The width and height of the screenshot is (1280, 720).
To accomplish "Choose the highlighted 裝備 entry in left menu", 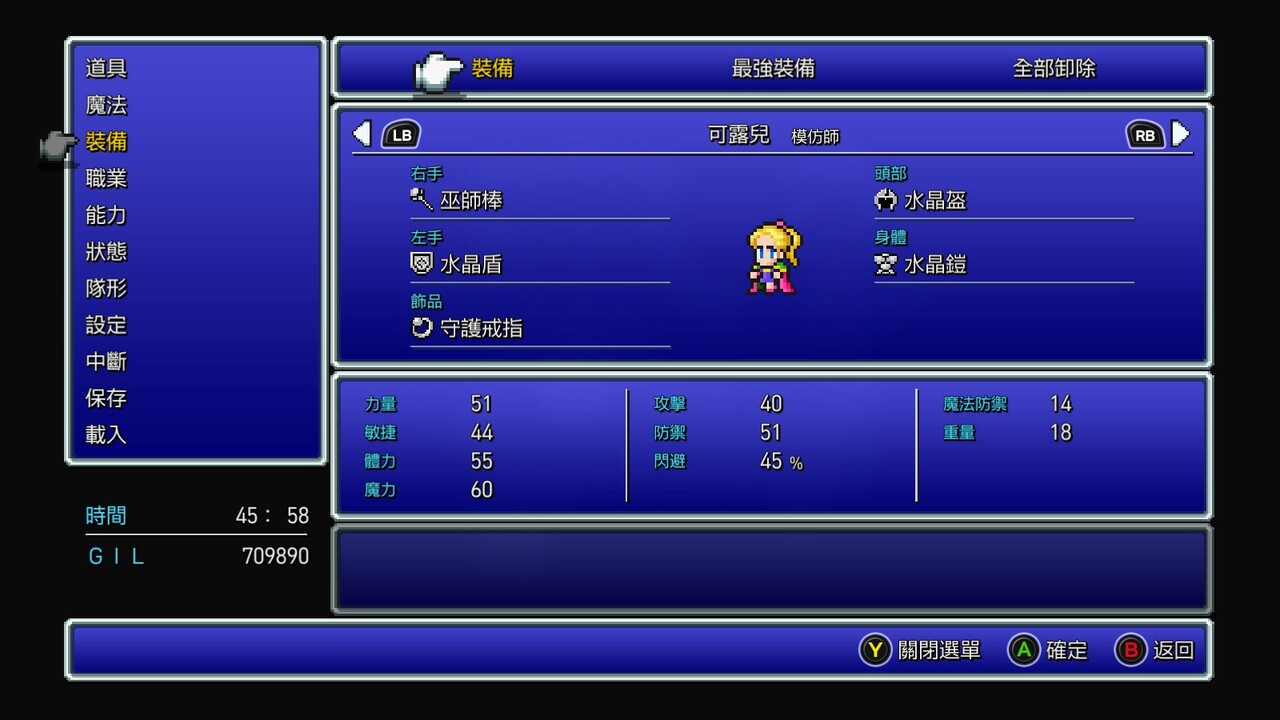I will tap(106, 142).
